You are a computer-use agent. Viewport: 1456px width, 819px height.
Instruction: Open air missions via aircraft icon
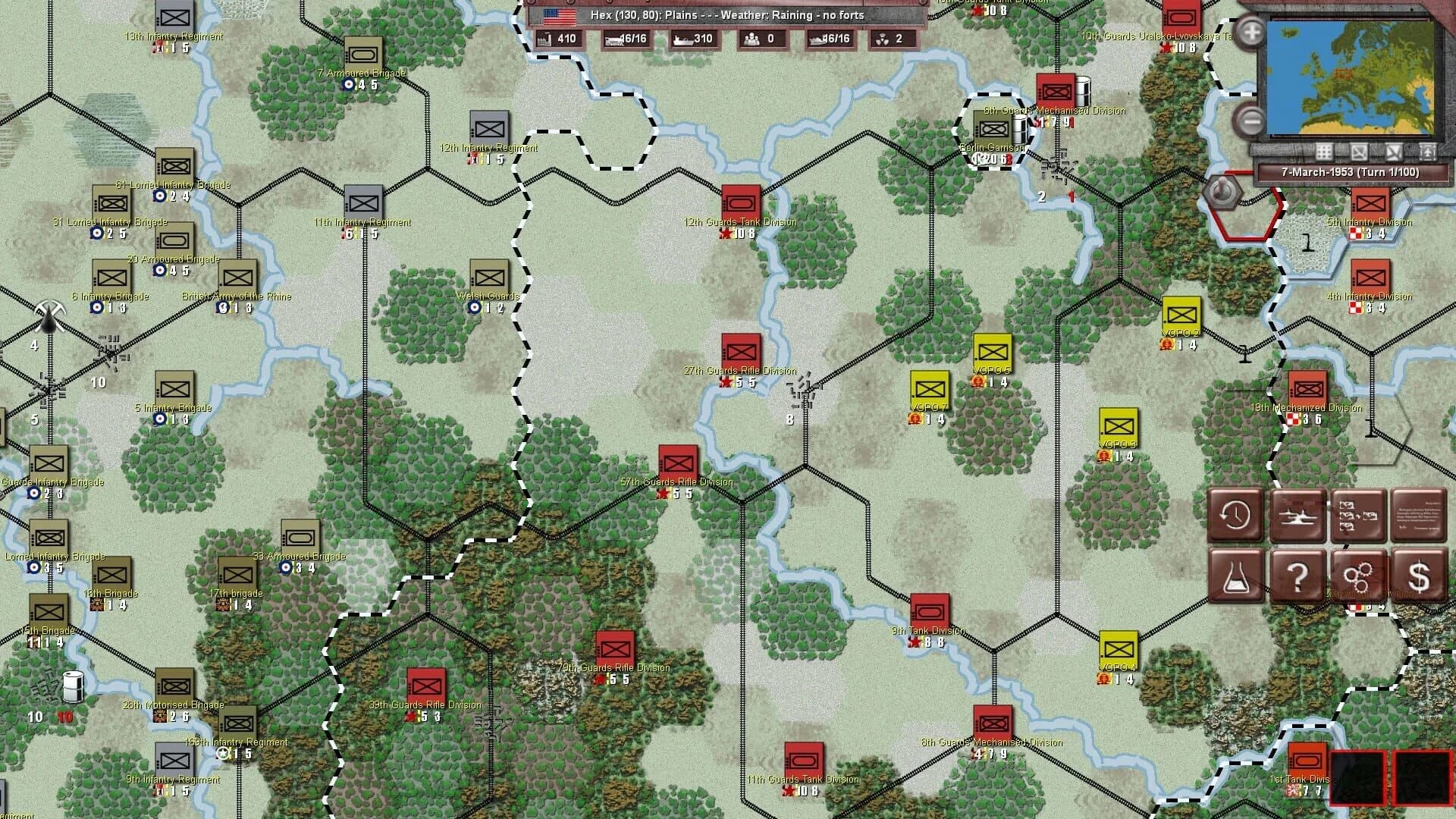coord(1298,516)
